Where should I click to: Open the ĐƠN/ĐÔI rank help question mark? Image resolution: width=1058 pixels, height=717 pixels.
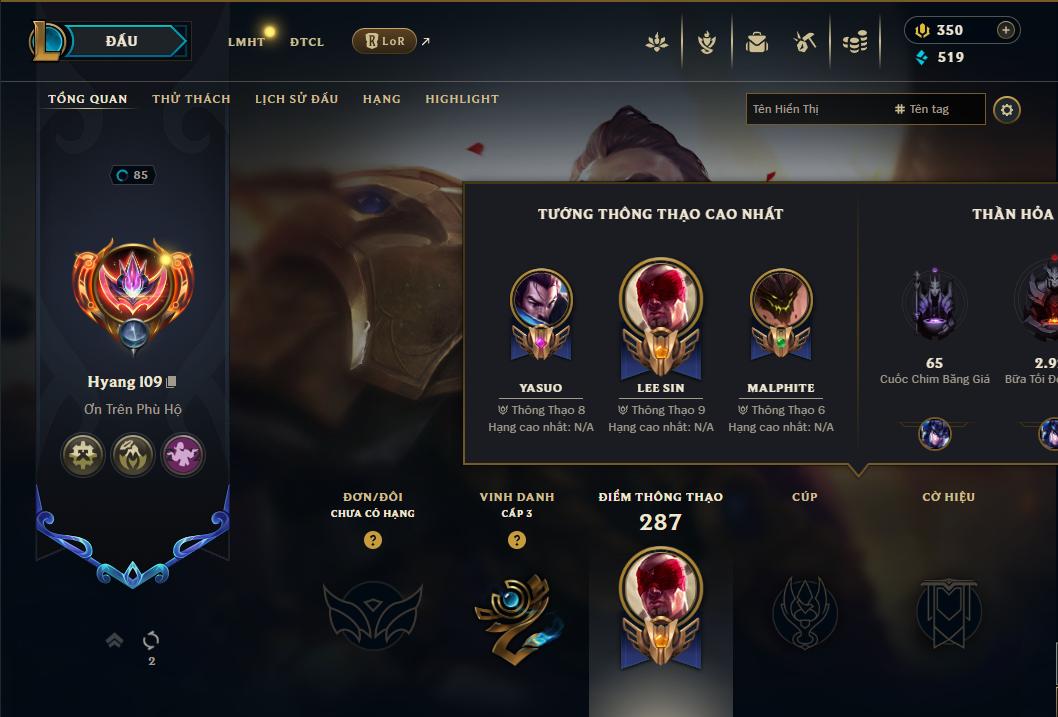click(373, 540)
